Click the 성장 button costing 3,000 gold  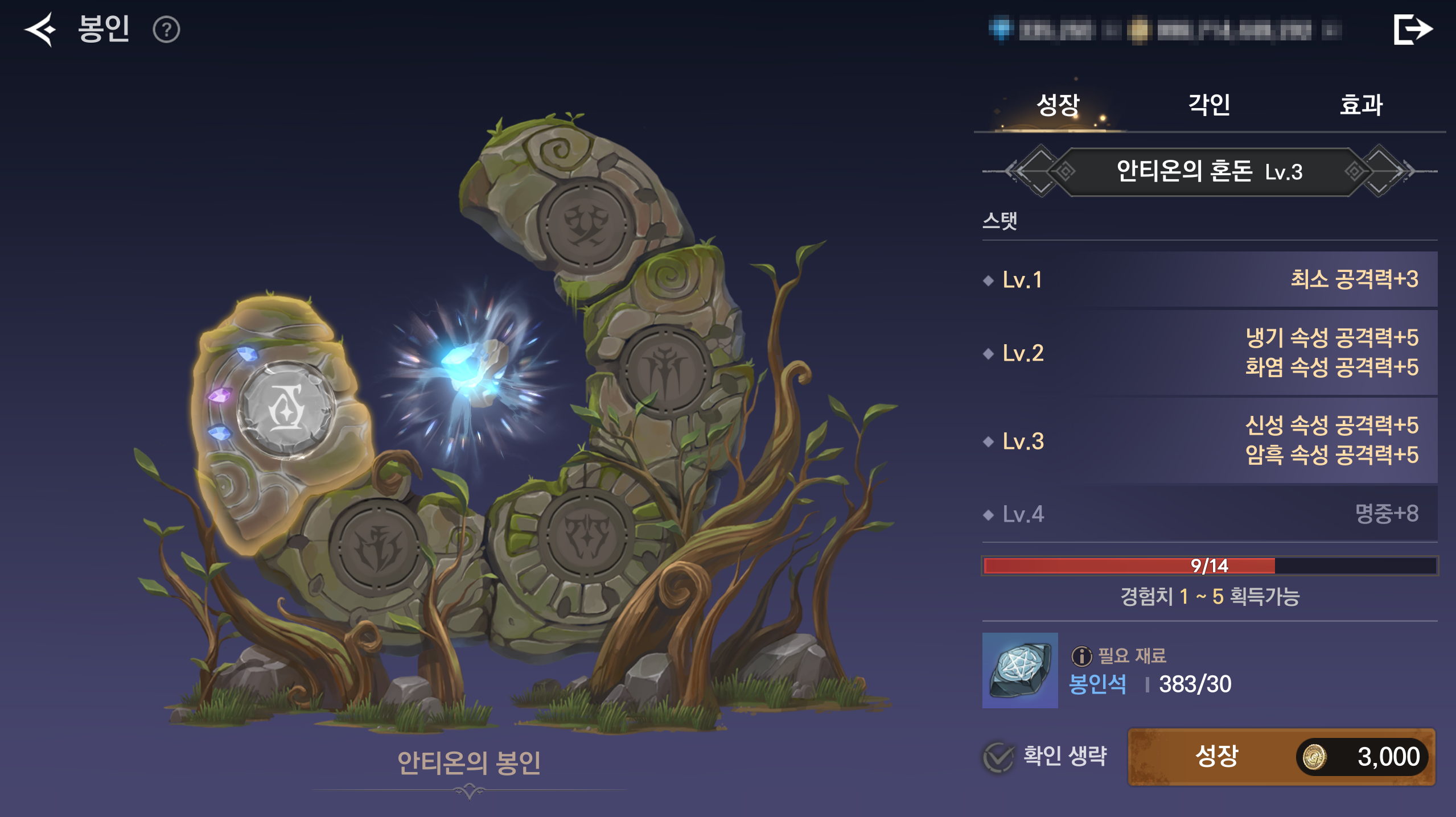coord(1281,757)
